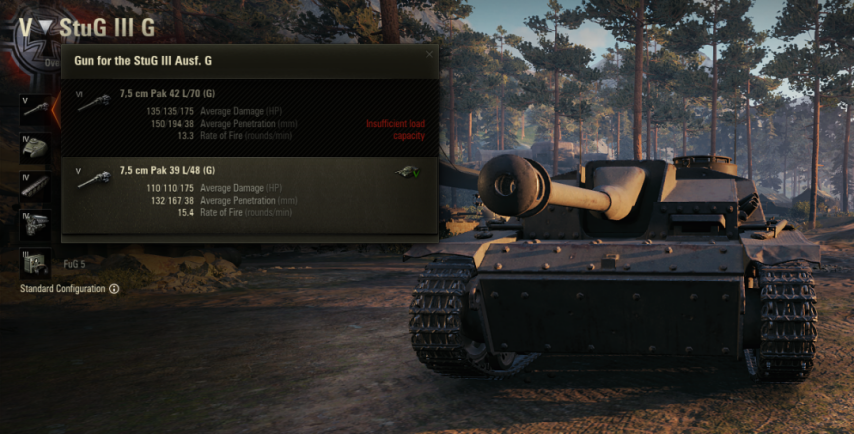
Task: Open the tier IV tracks module slot
Action: [x=35, y=186]
